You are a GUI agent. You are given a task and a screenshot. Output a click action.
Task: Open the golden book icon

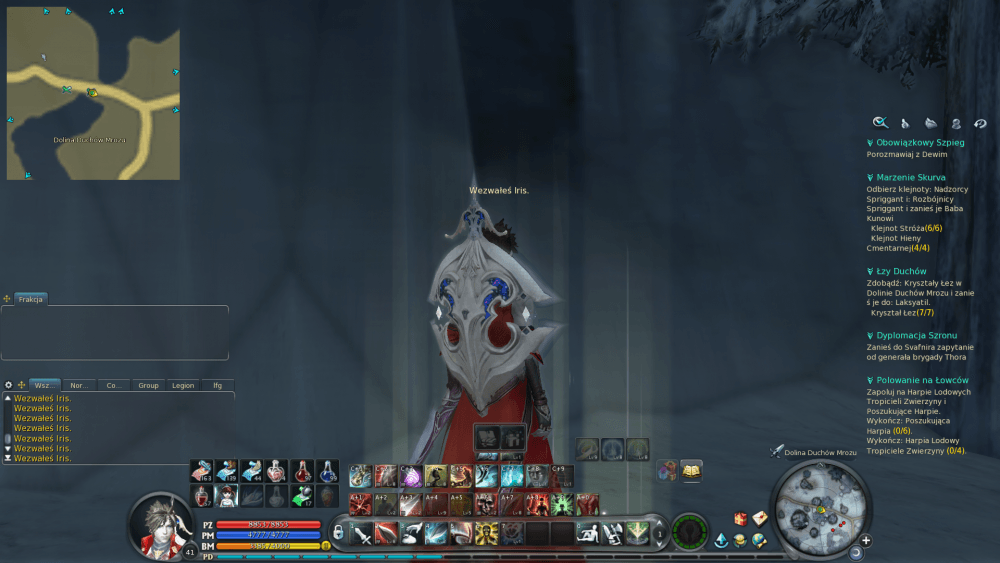tap(690, 469)
